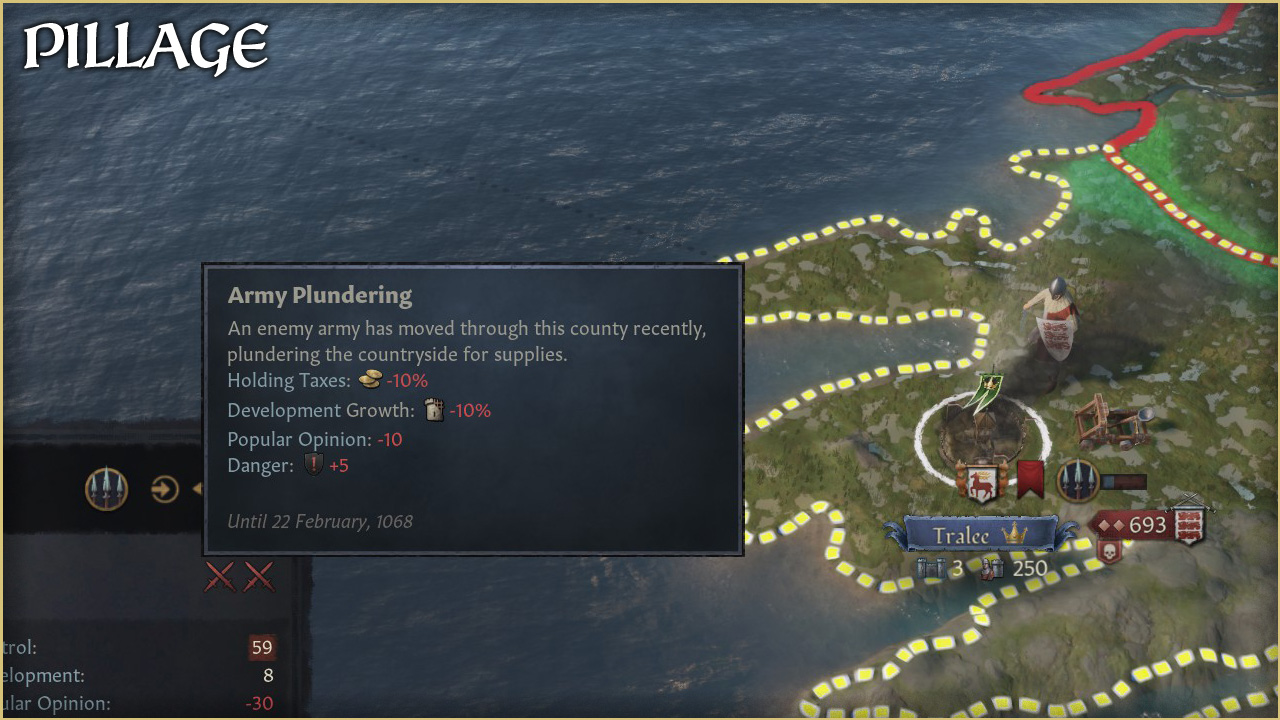The width and height of the screenshot is (1280, 720).
Task: Click the red banner flag beside the stag shield
Action: pyautogui.click(x=1030, y=480)
